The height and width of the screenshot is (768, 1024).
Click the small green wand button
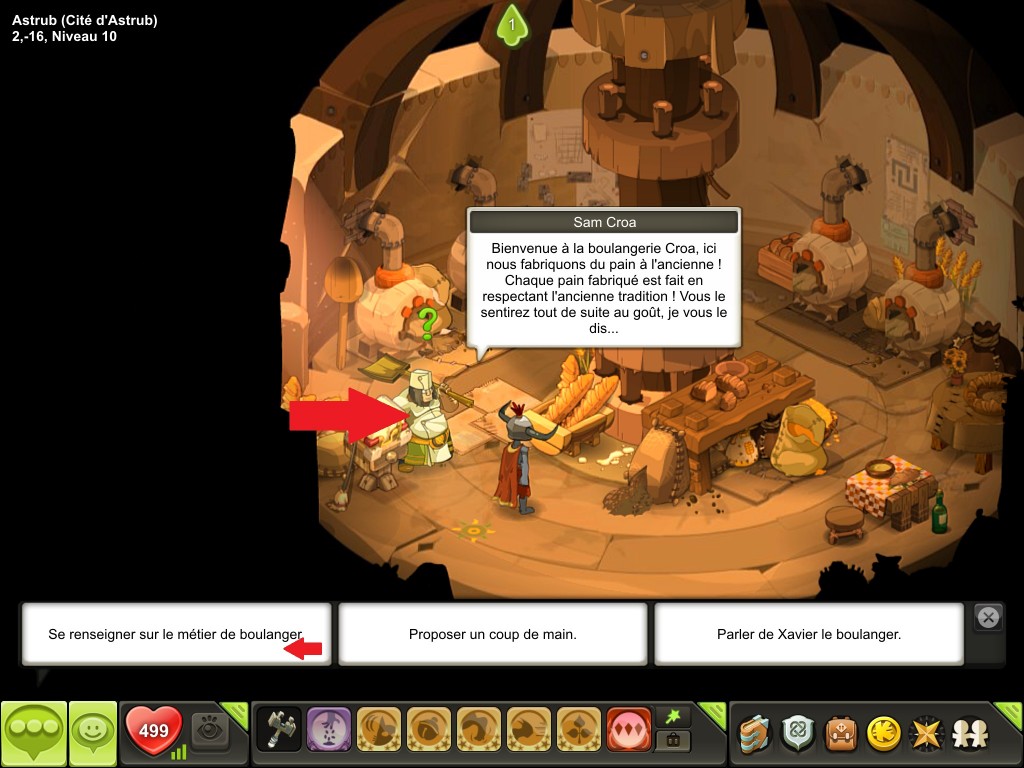tap(672, 718)
